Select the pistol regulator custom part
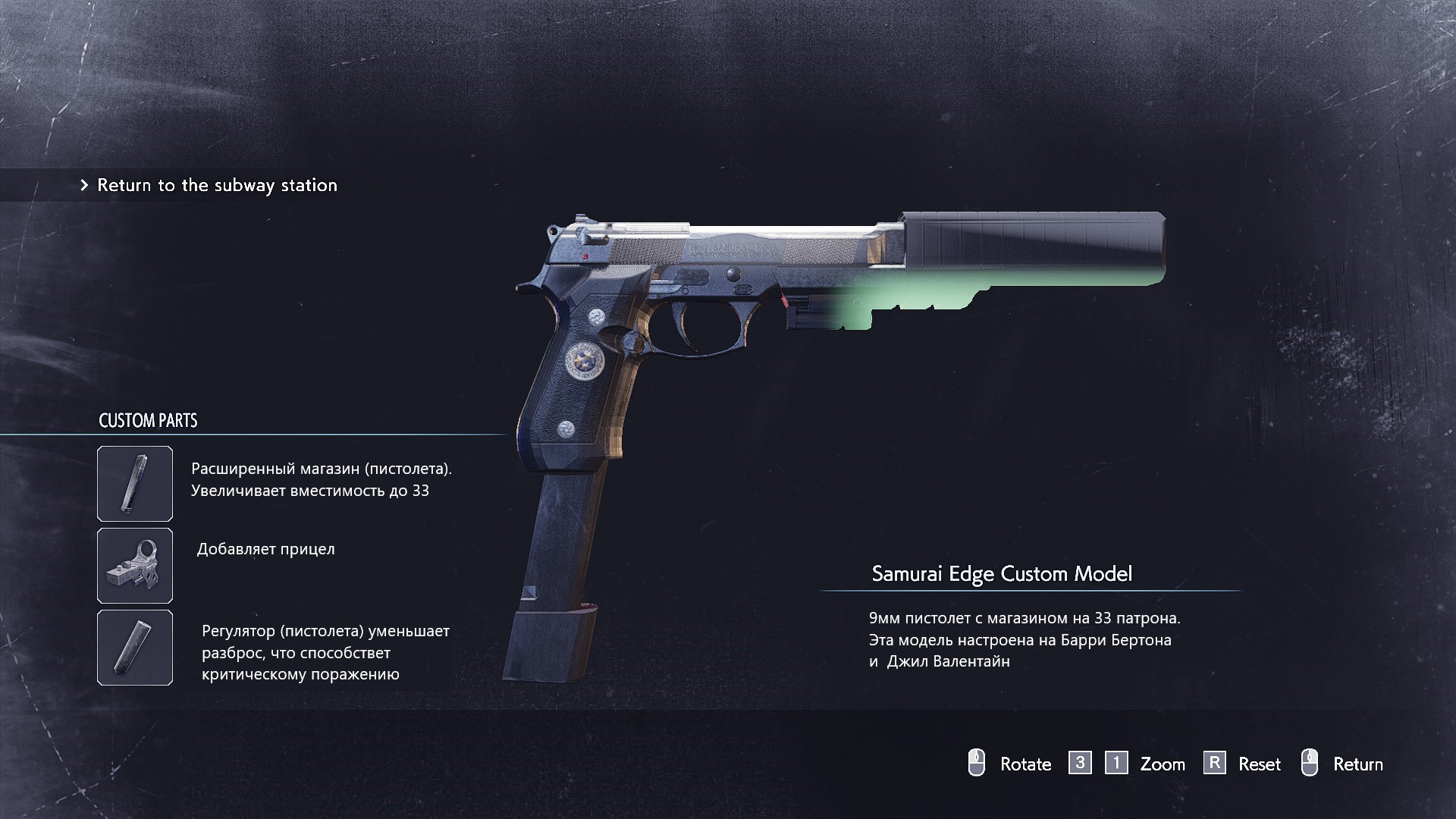 click(135, 648)
